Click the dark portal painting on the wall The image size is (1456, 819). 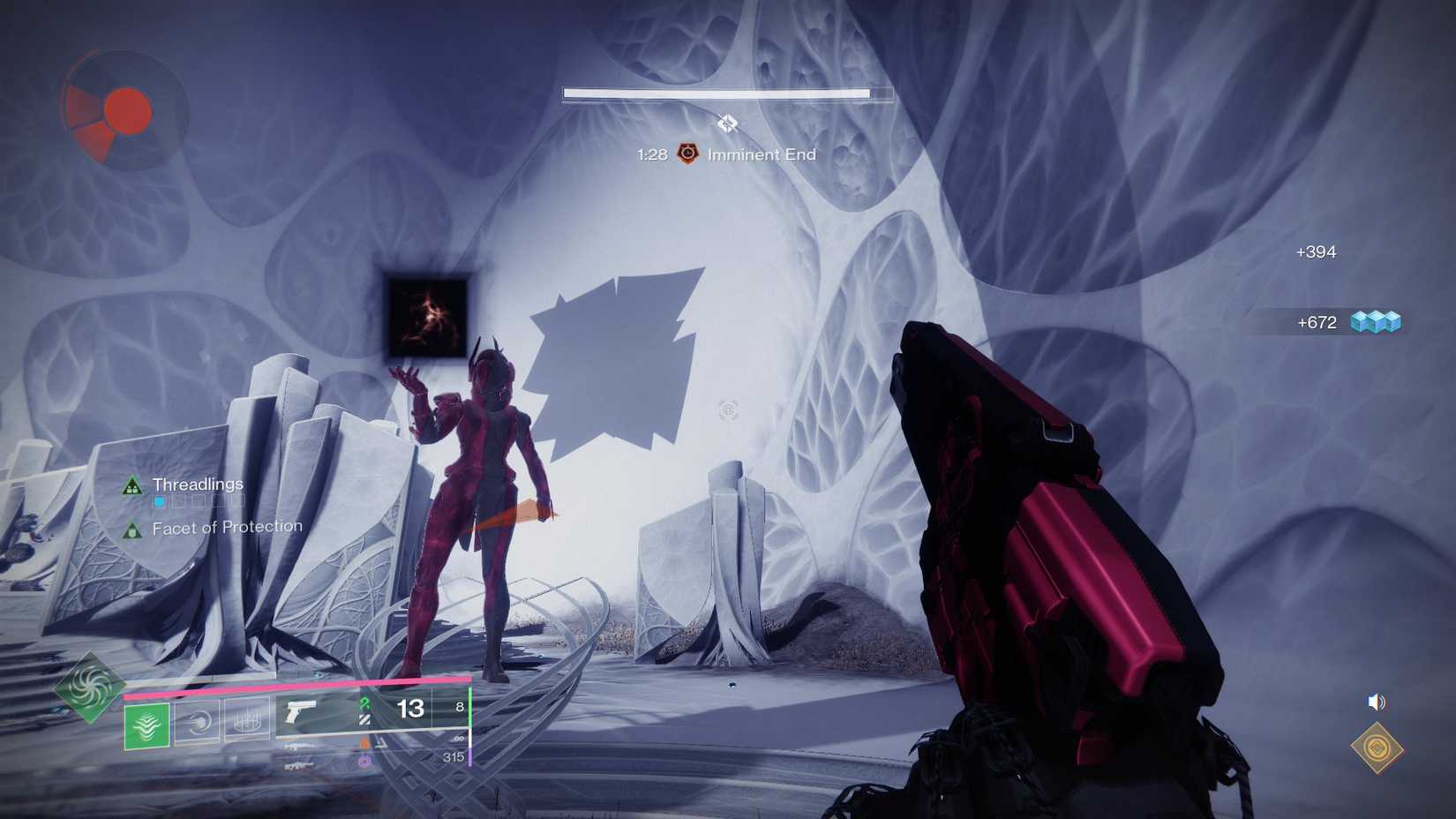[x=428, y=314]
